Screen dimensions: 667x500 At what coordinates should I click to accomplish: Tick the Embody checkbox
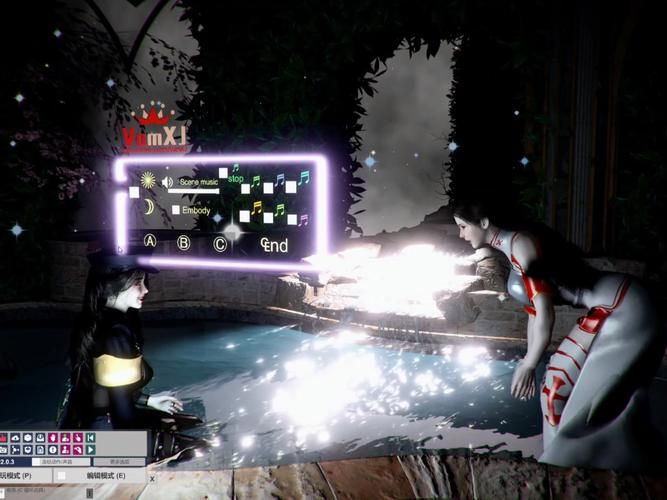[x=175, y=210]
